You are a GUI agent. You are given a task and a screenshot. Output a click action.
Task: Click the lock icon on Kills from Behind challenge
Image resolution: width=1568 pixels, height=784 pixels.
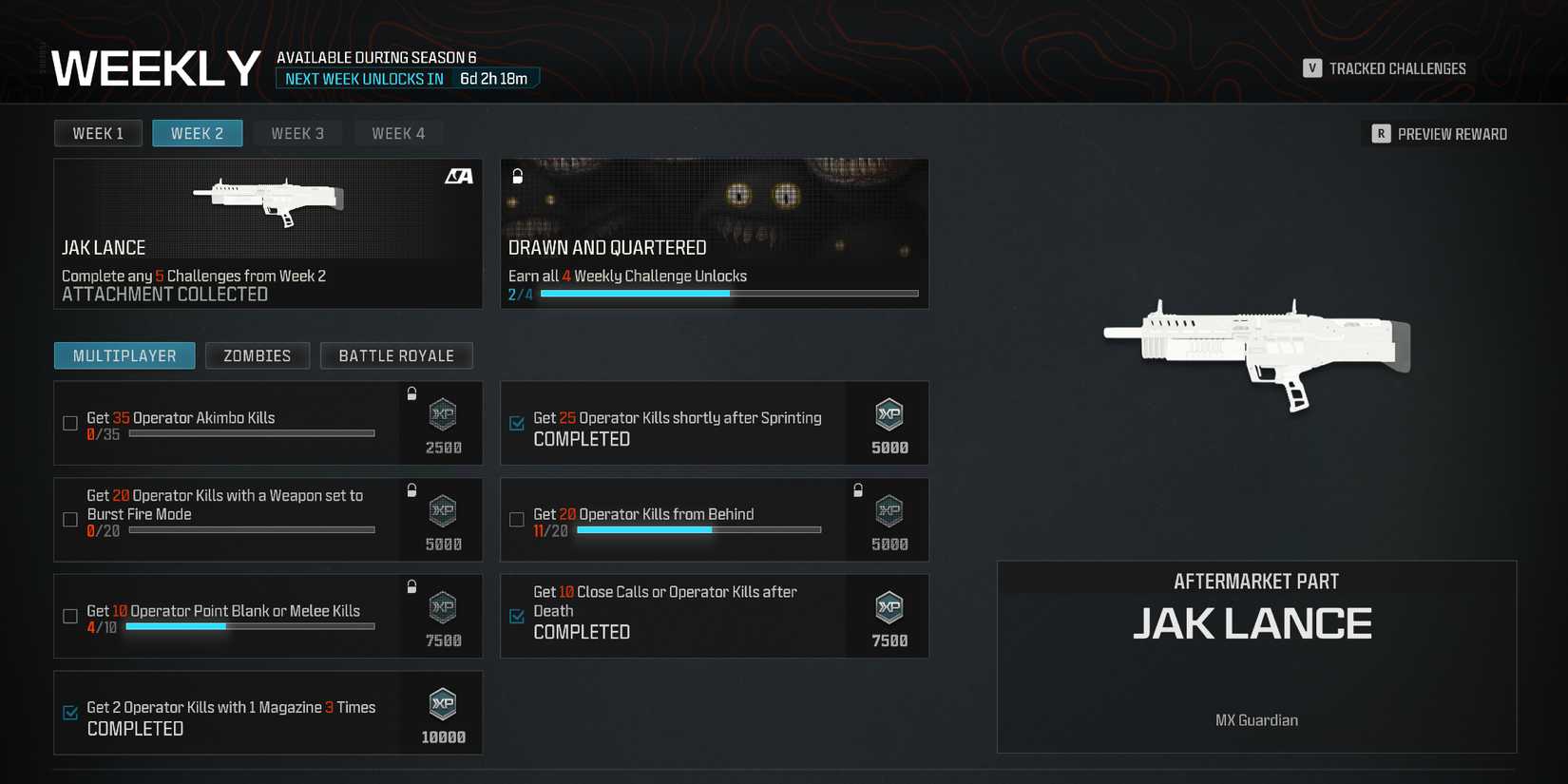click(858, 488)
